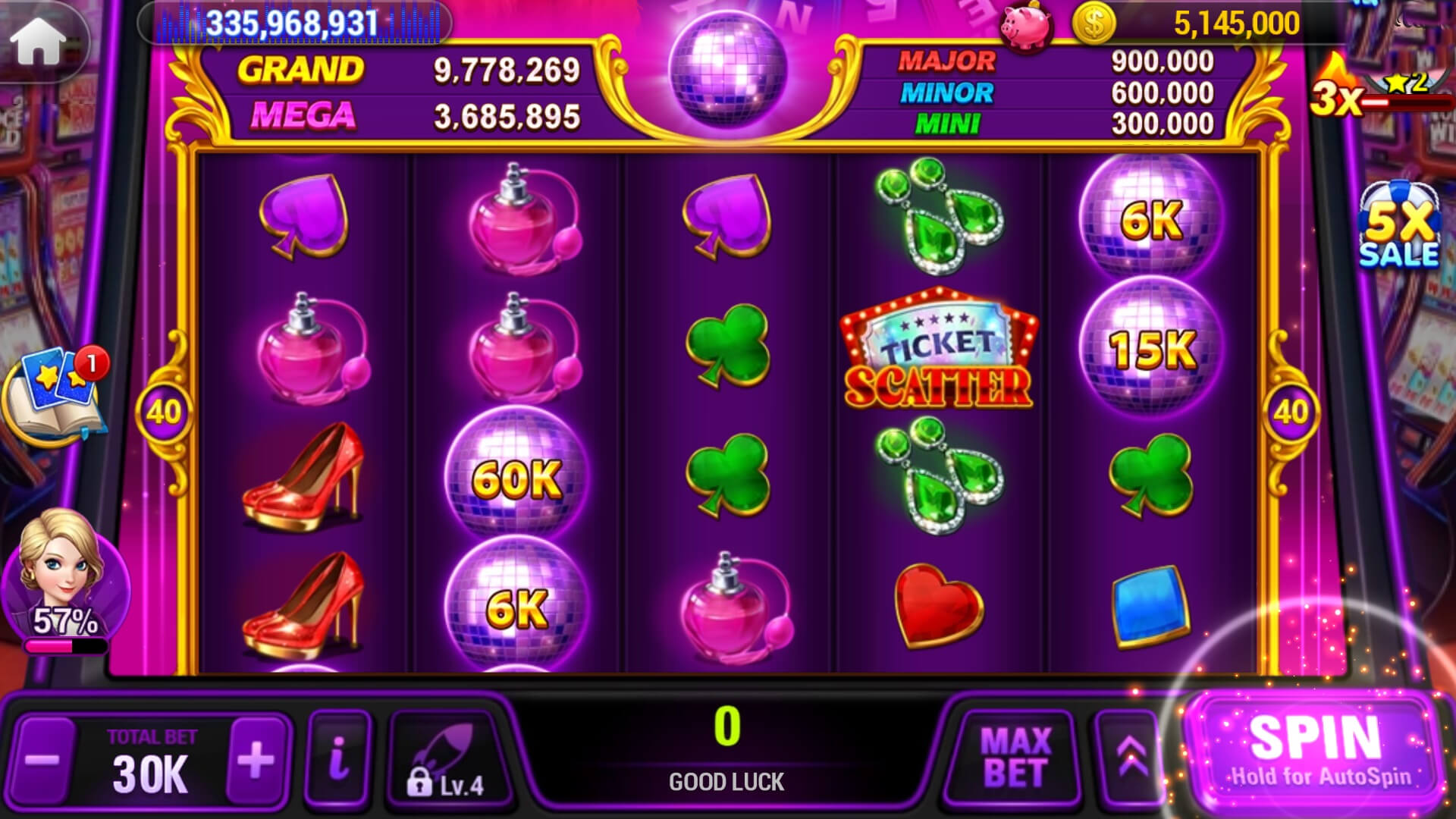Decrease total bet with the minus button

[44, 758]
